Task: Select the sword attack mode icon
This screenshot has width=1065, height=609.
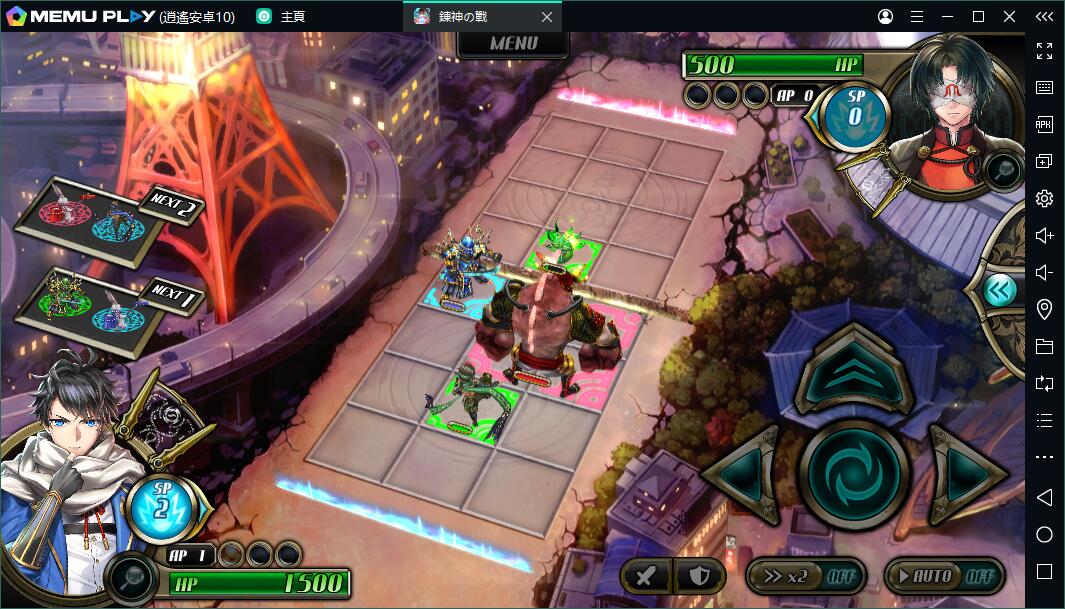Action: [x=647, y=576]
